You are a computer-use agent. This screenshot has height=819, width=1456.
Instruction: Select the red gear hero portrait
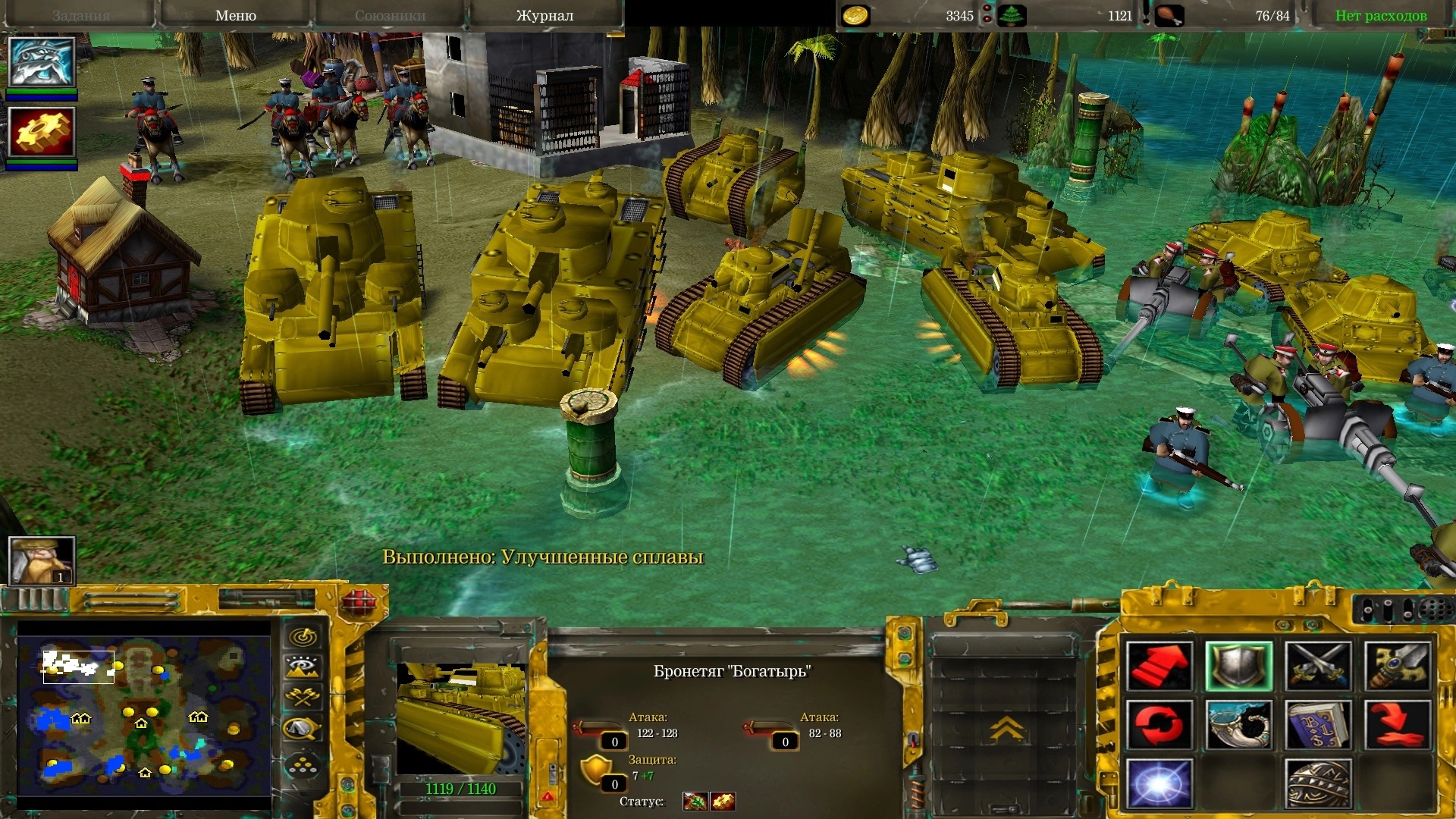pyautogui.click(x=42, y=132)
